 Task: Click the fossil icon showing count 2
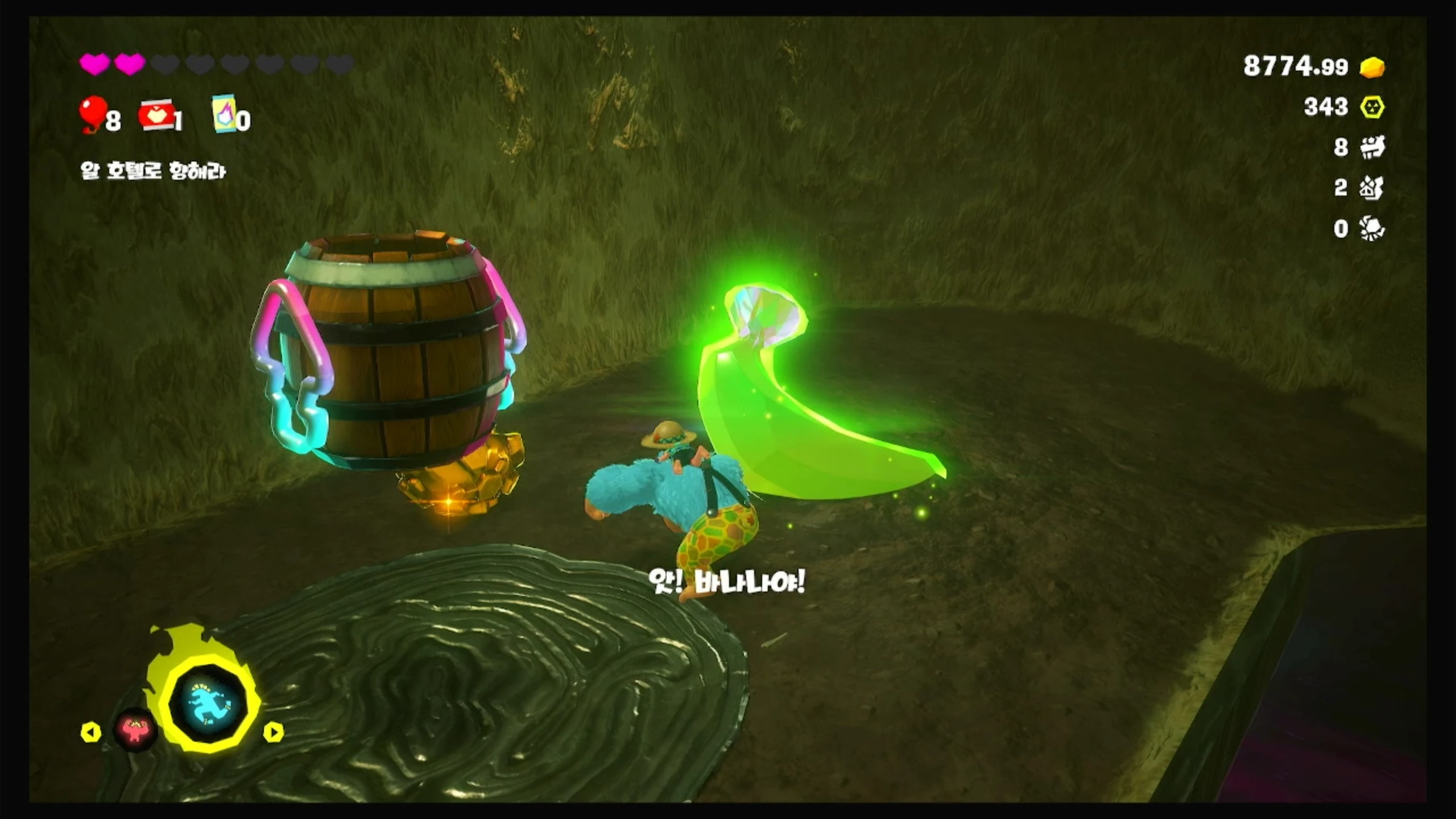coord(1372,188)
